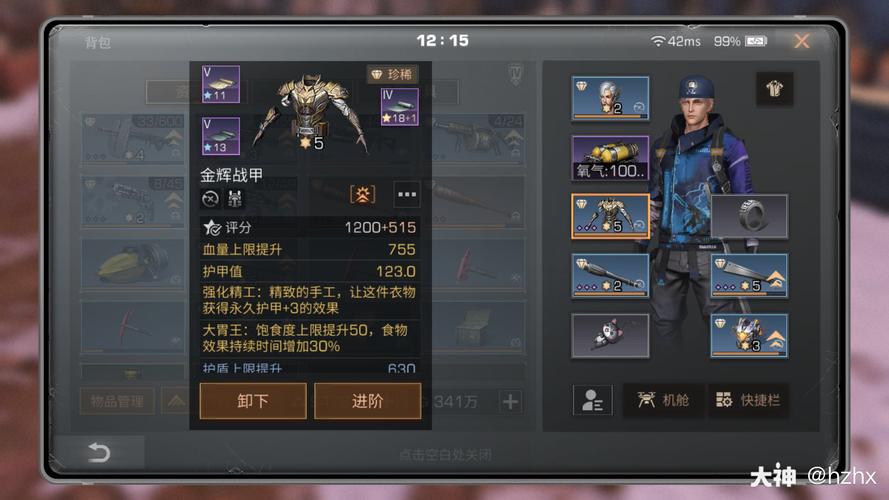The width and height of the screenshot is (889, 500).
Task: Open the three-dot more options button
Action: (x=407, y=193)
